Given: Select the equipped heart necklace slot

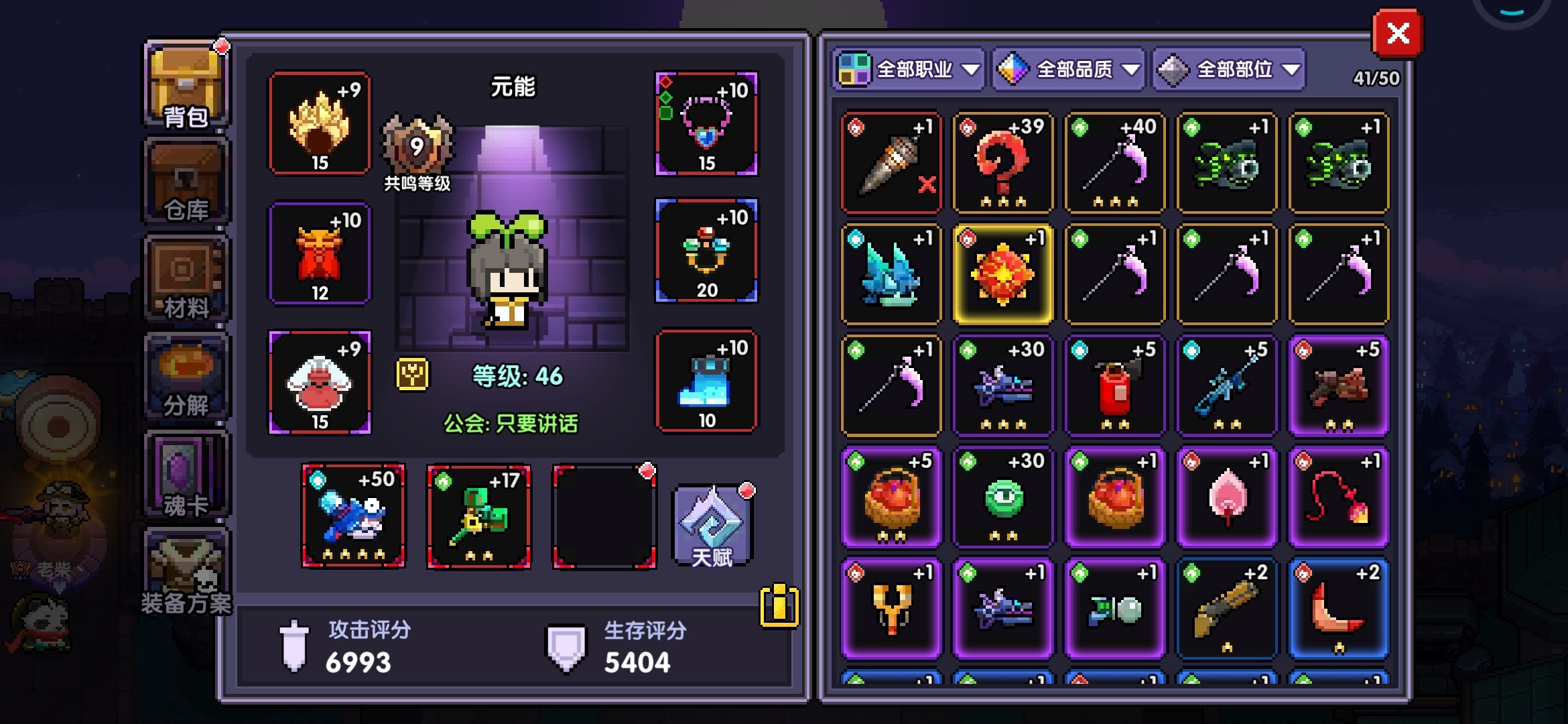Looking at the screenshot, I should pos(706,123).
